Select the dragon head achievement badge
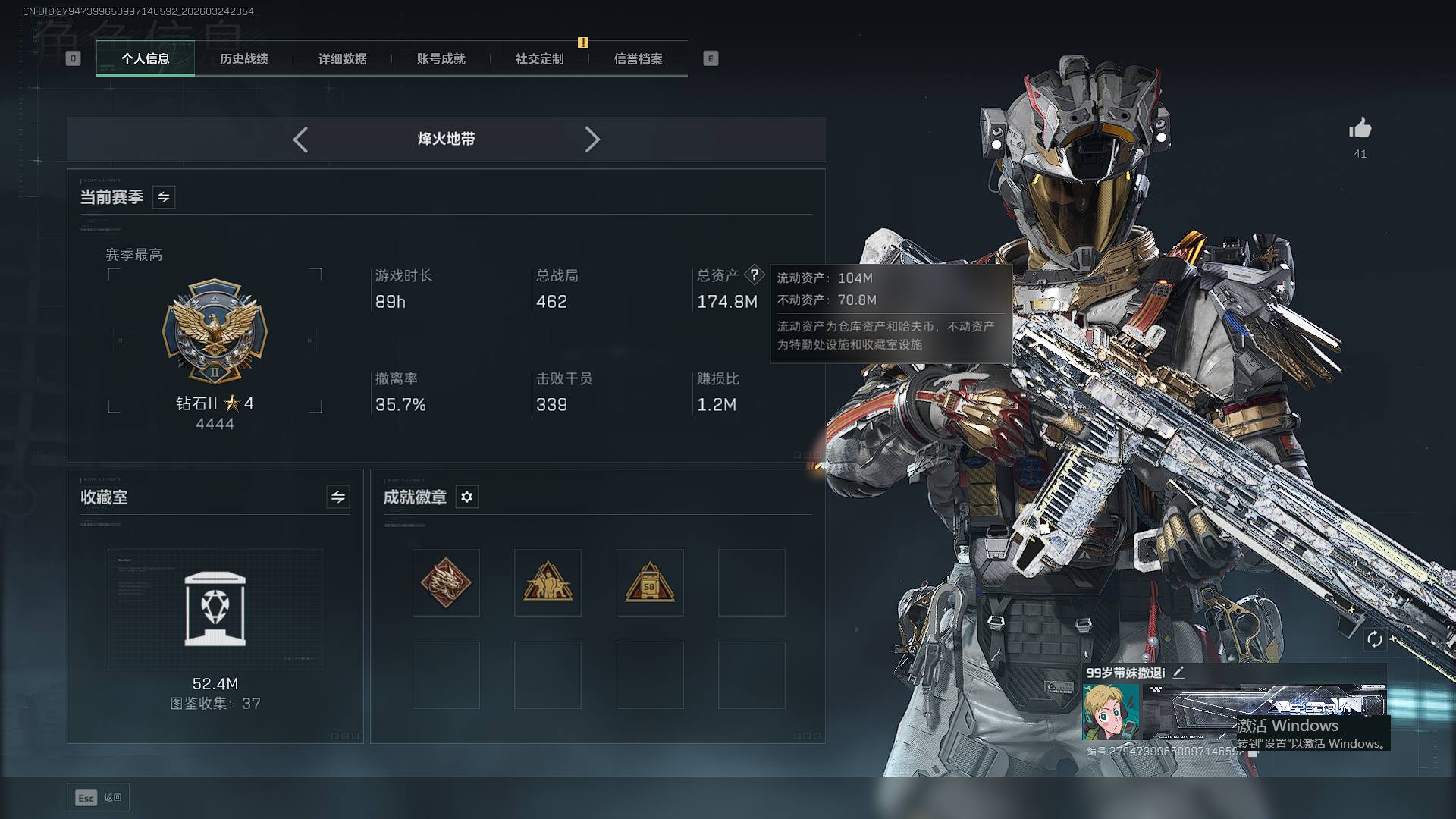The height and width of the screenshot is (819, 1456). point(446,582)
